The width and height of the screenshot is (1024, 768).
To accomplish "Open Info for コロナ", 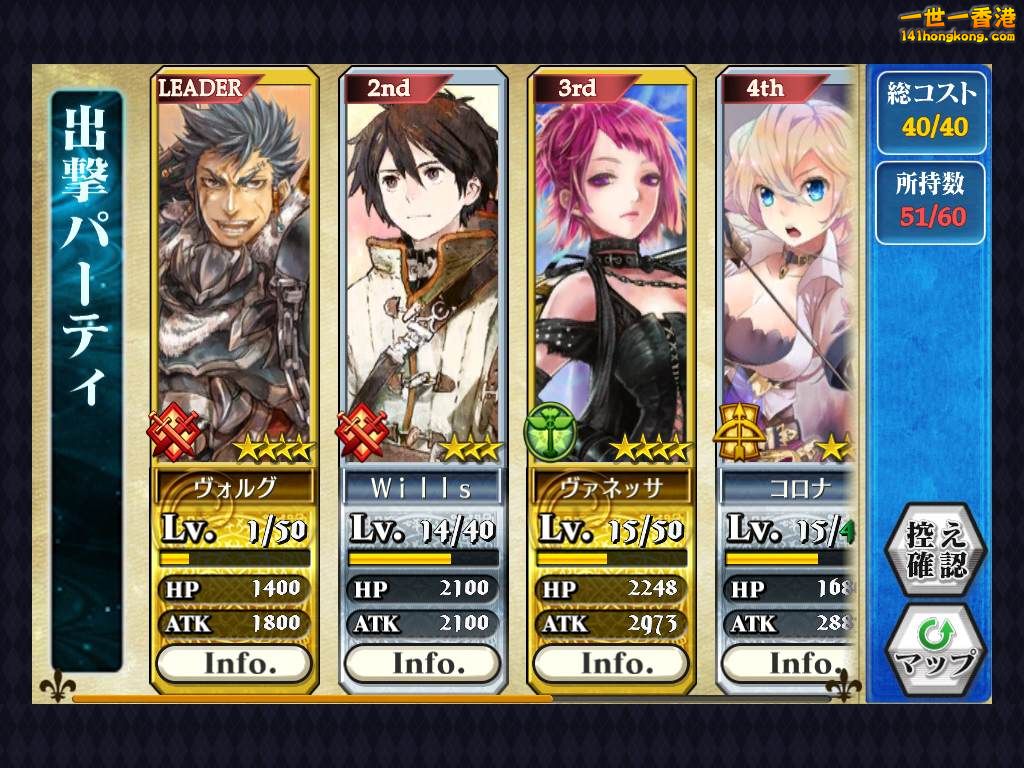I will 790,662.
